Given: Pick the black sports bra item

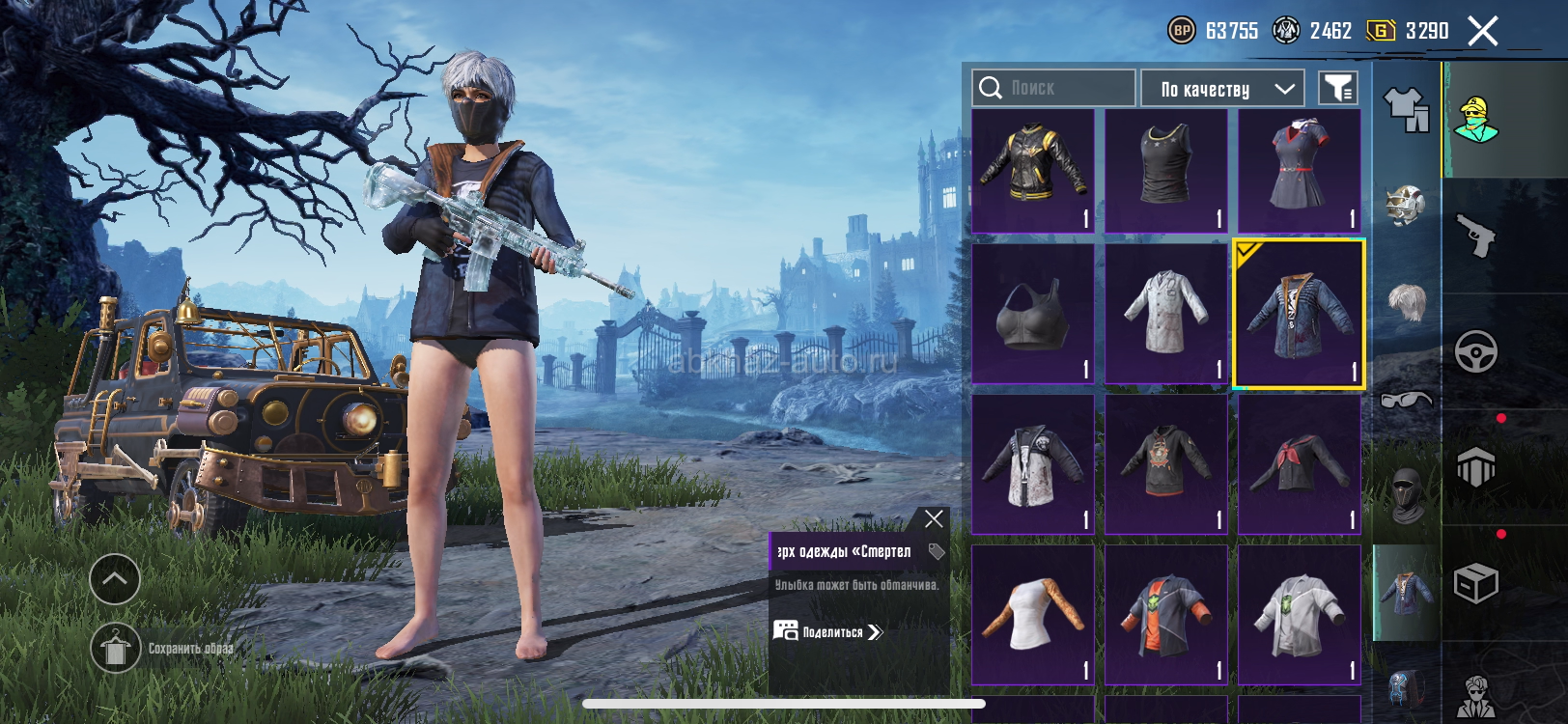Looking at the screenshot, I should point(1032,314).
